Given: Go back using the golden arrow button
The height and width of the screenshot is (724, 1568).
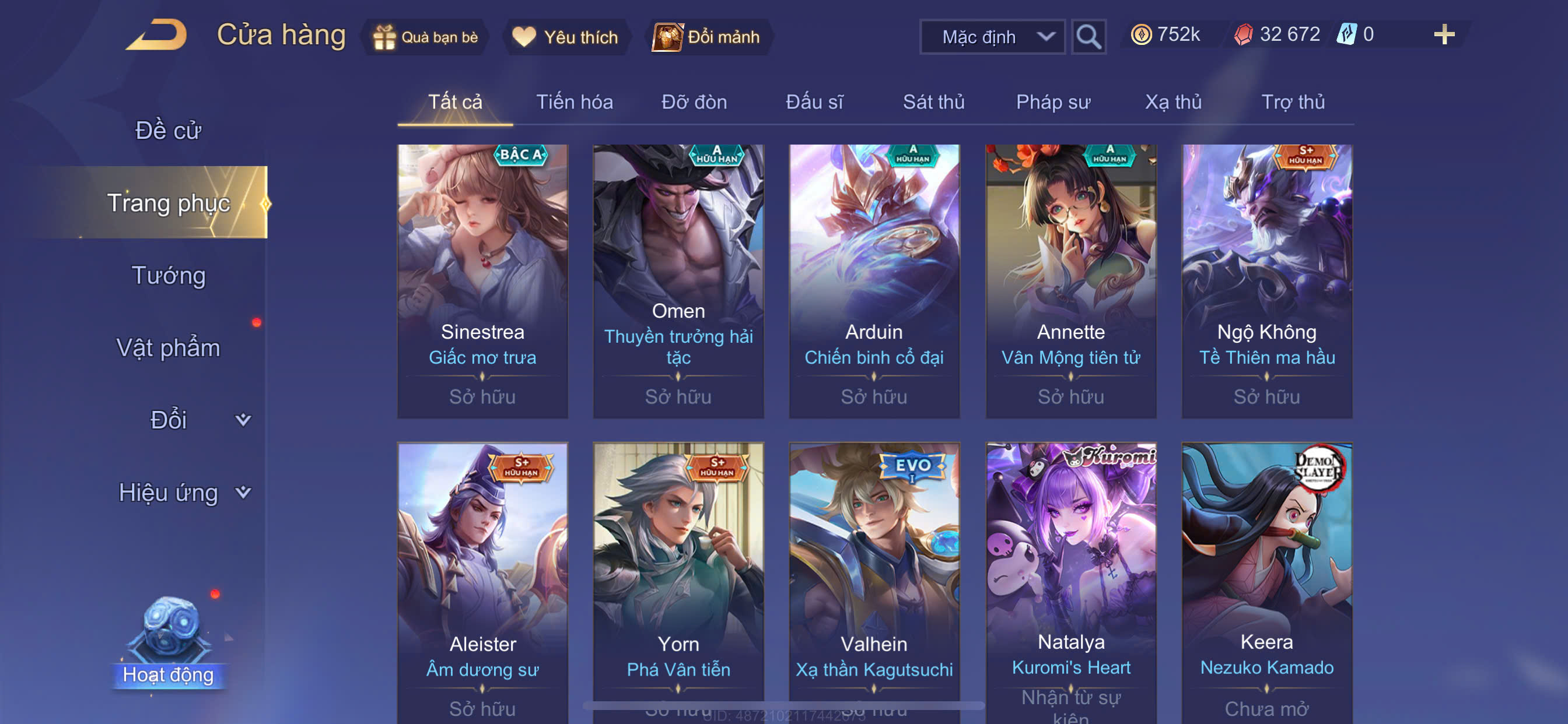Looking at the screenshot, I should pos(157,34).
